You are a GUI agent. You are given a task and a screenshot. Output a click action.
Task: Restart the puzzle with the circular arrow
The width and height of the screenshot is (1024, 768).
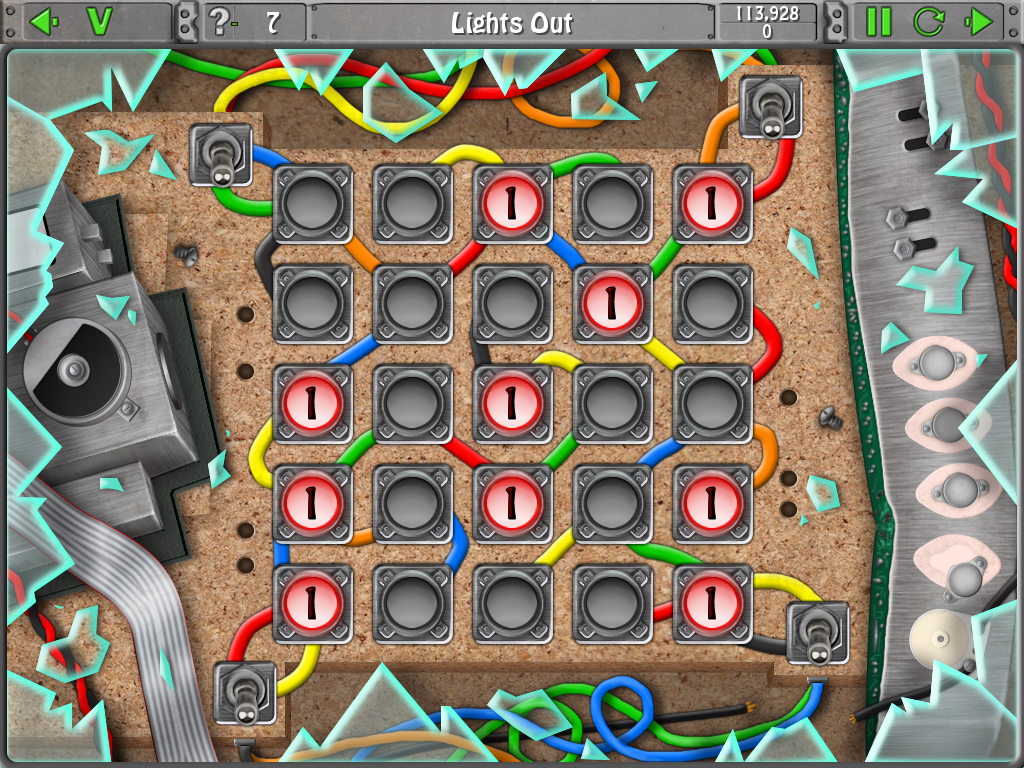pos(929,21)
